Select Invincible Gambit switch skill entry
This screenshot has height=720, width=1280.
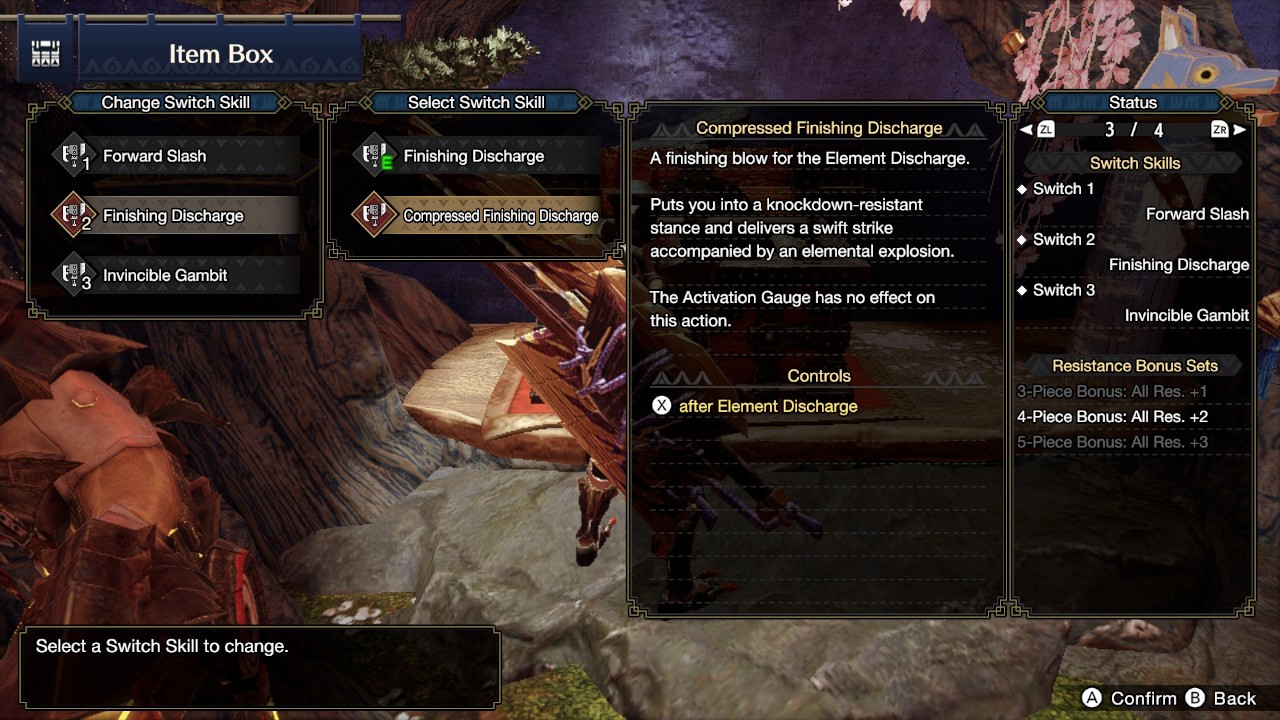point(175,275)
